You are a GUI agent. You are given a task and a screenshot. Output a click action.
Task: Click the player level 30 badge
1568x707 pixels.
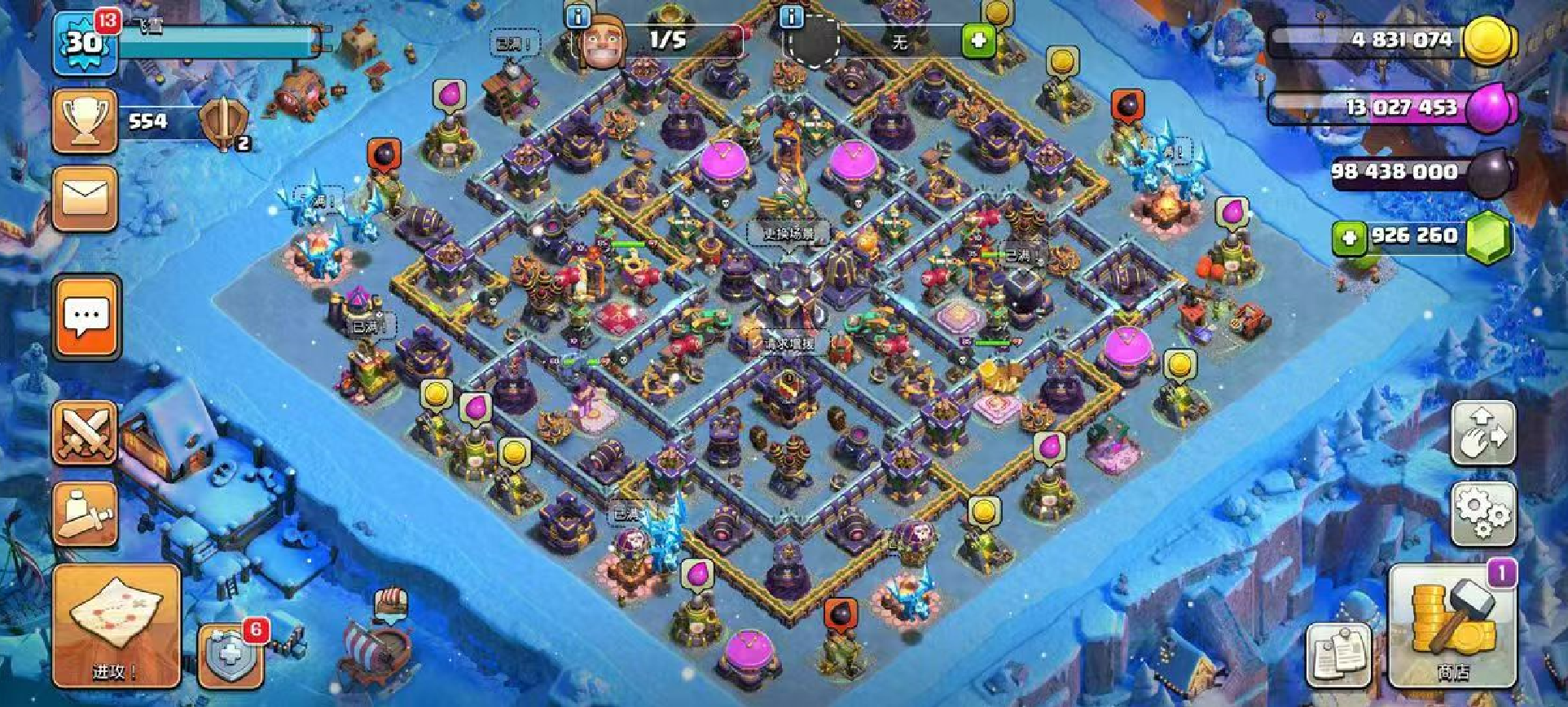85,41
